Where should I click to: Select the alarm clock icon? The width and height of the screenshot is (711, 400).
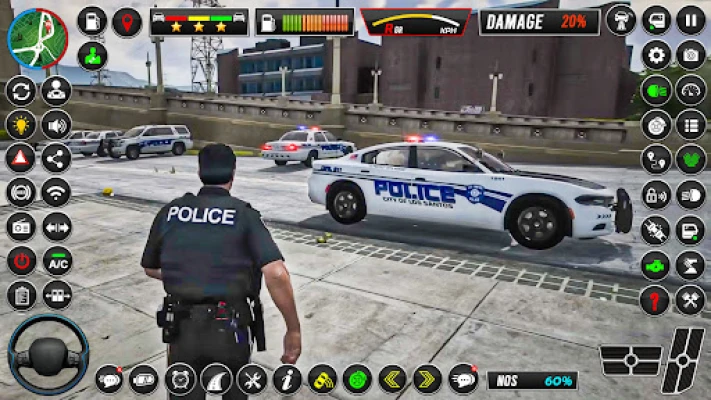pos(180,379)
